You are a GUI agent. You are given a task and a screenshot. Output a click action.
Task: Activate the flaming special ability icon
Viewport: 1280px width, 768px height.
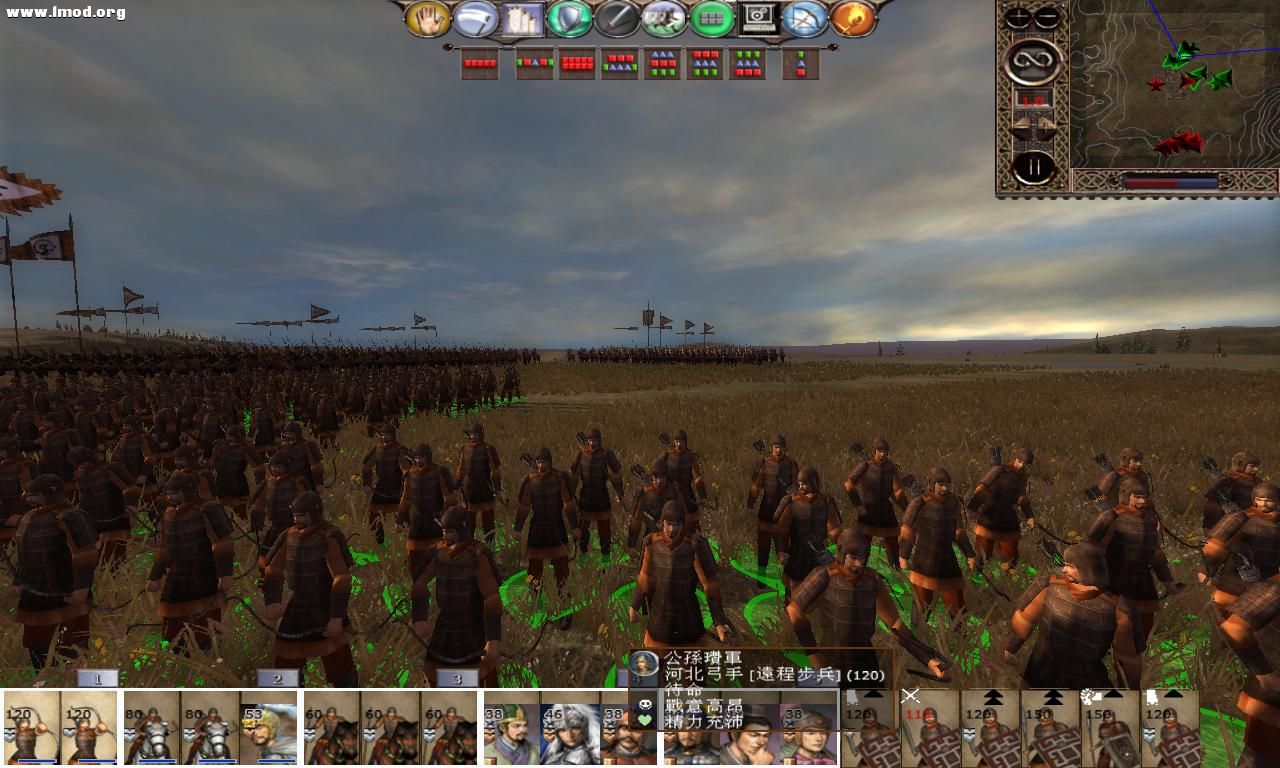851,18
